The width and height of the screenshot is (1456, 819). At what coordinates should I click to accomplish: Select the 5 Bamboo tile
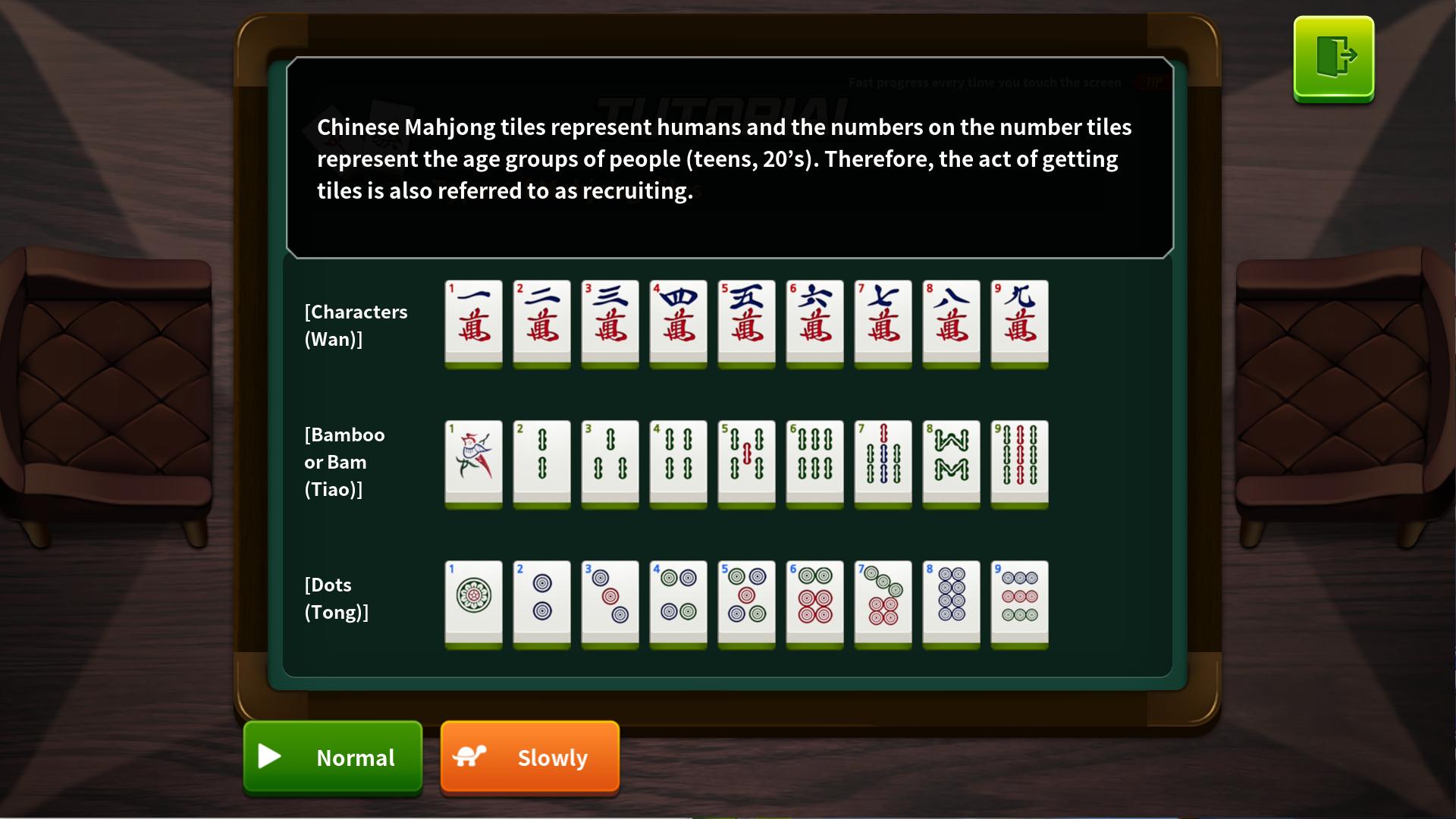tap(746, 465)
